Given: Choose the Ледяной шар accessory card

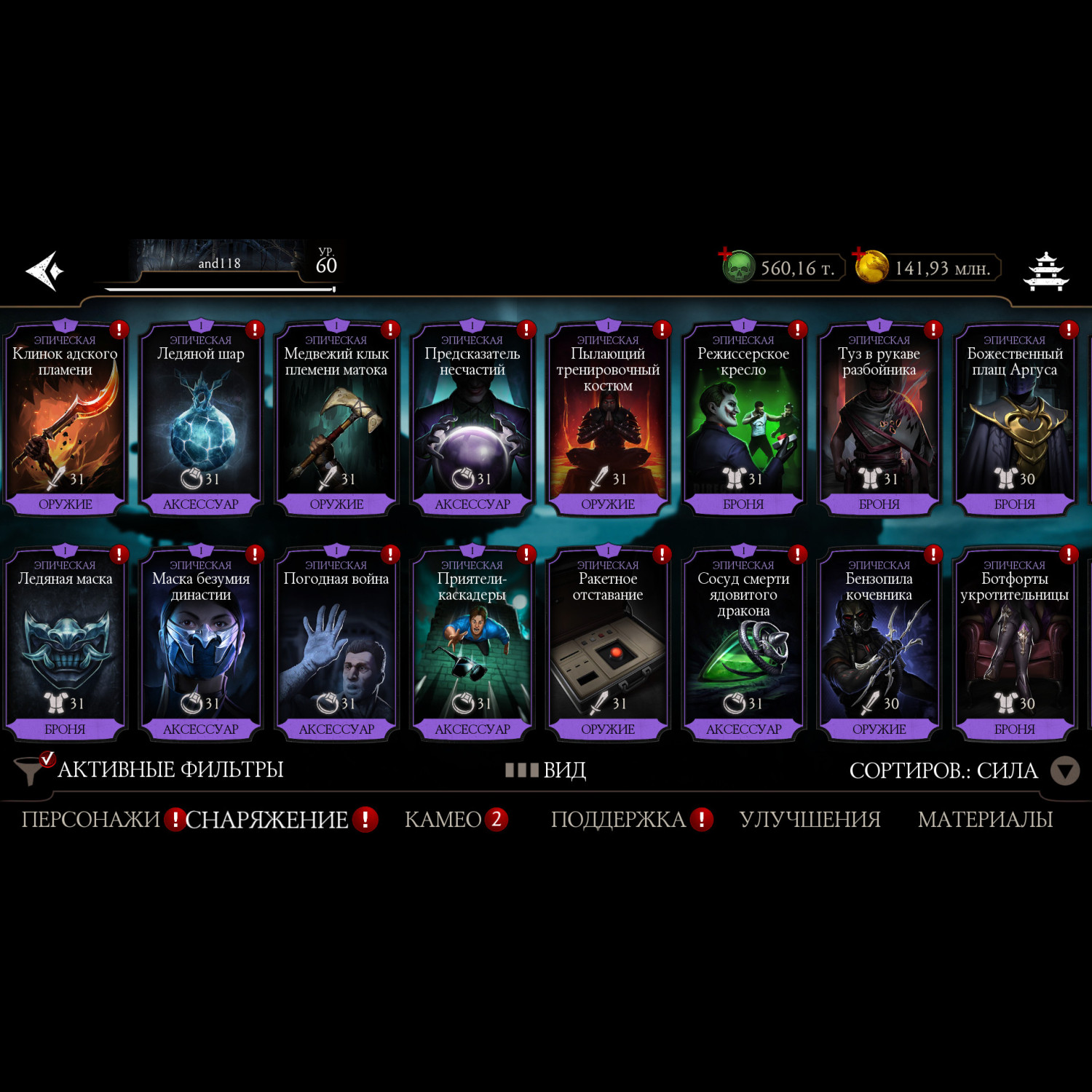Looking at the screenshot, I should 201,420.
